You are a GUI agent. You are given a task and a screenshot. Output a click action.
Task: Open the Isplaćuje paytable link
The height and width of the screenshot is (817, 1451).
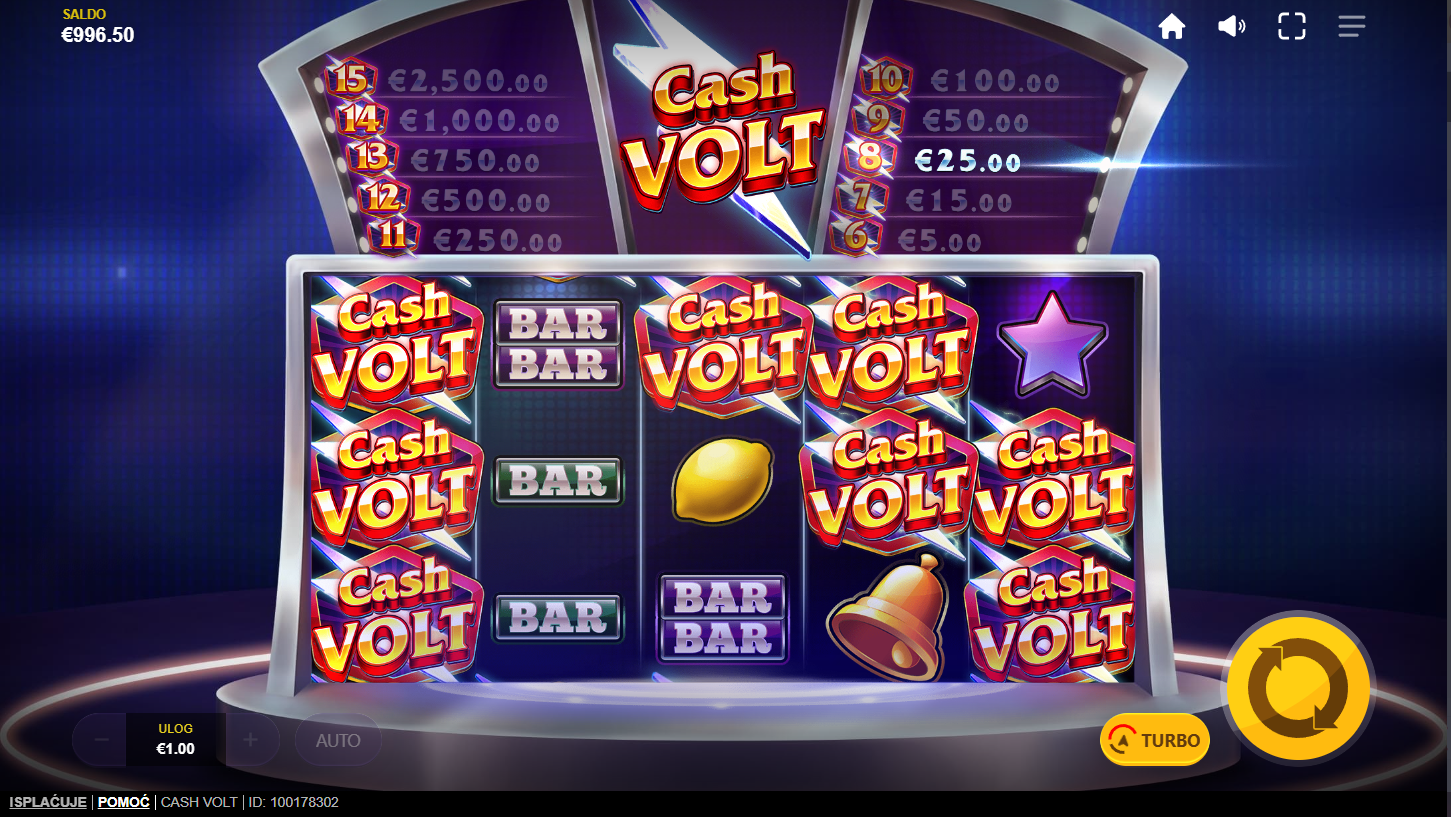click(47, 802)
